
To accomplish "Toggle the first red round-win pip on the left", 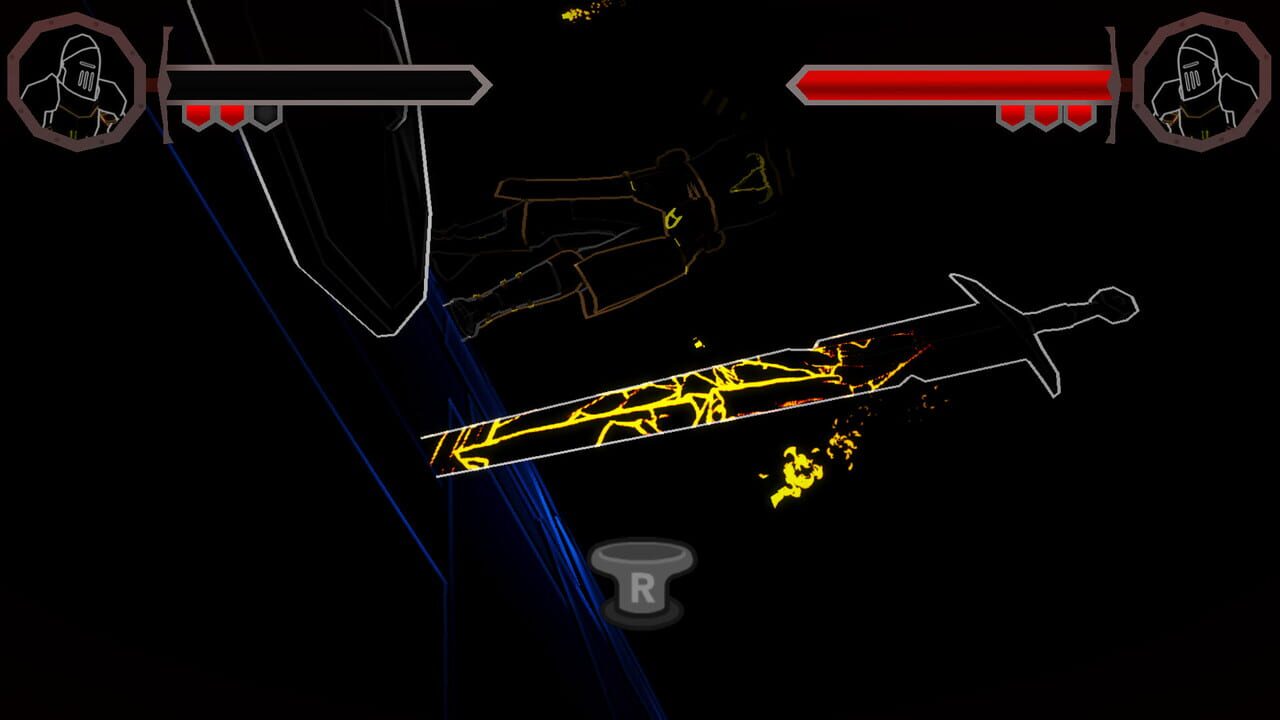I will coord(197,112).
